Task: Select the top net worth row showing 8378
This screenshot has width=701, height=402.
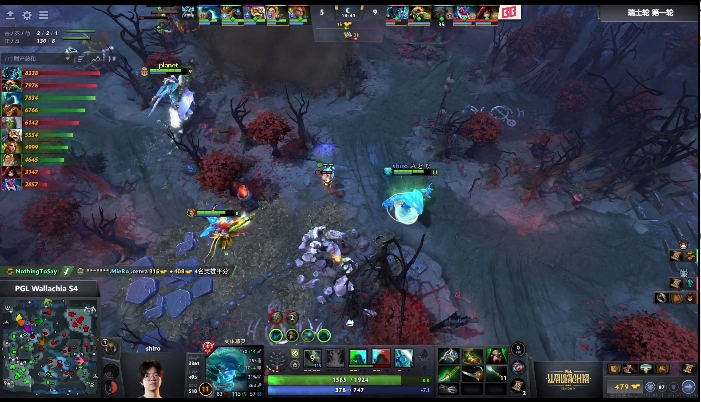Action: (x=40, y=73)
